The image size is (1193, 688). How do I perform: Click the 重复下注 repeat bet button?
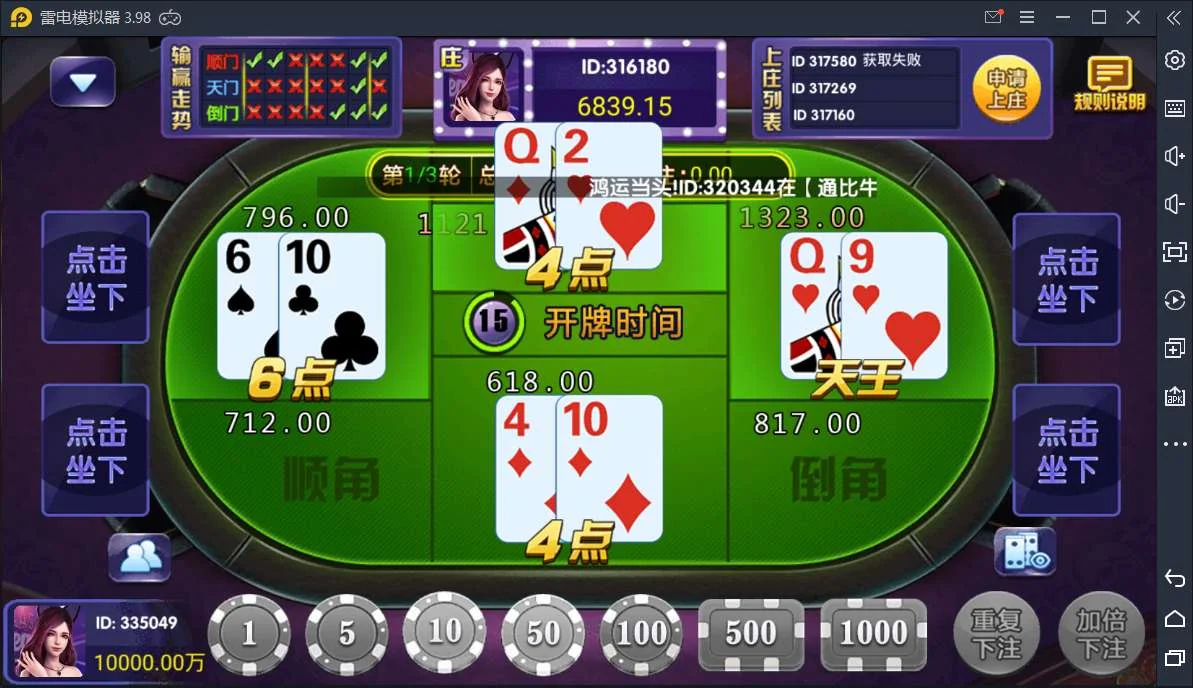[x=996, y=634]
